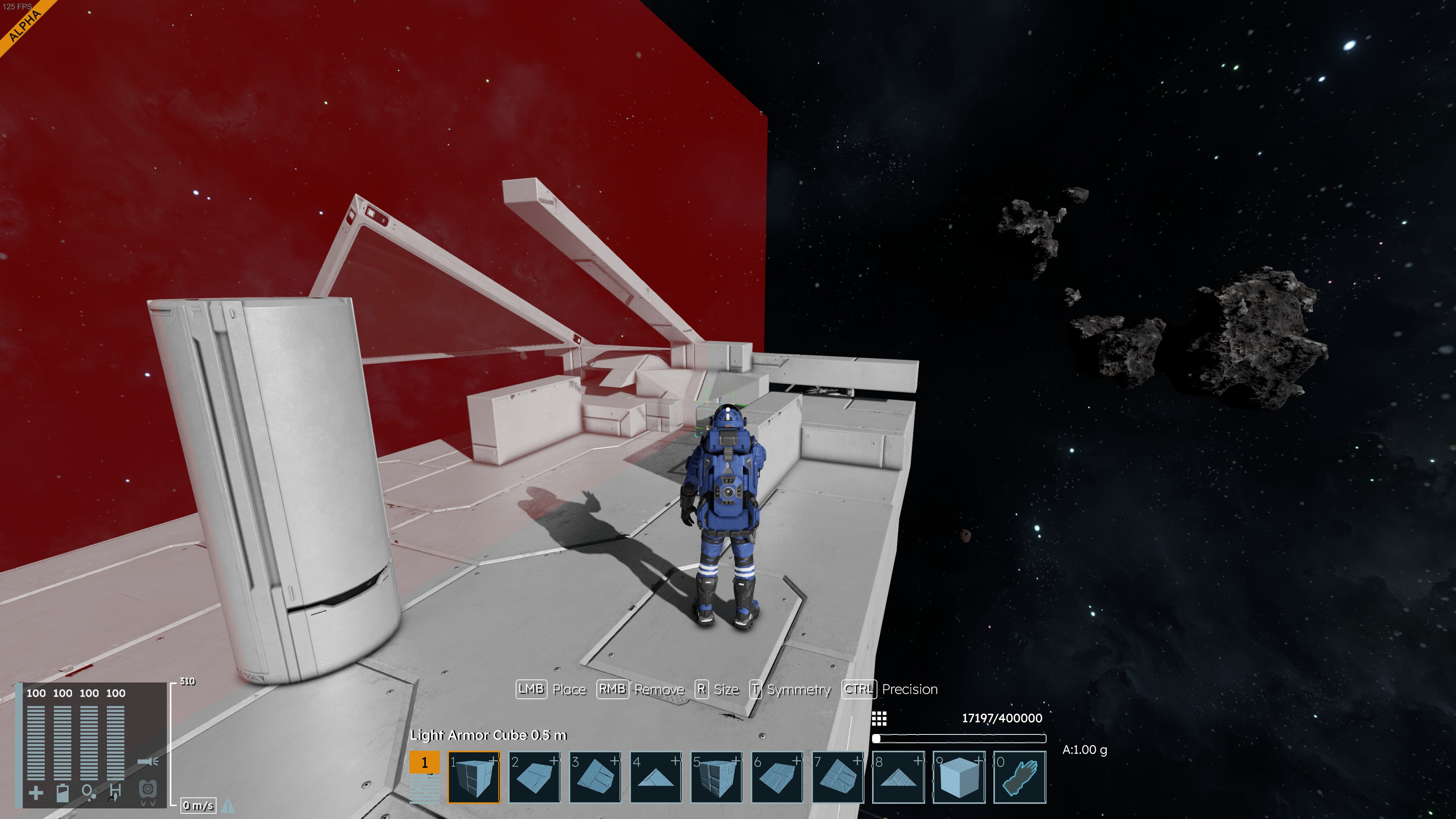
Task: Select the Light Armor Cube in slot 1
Action: (474, 777)
